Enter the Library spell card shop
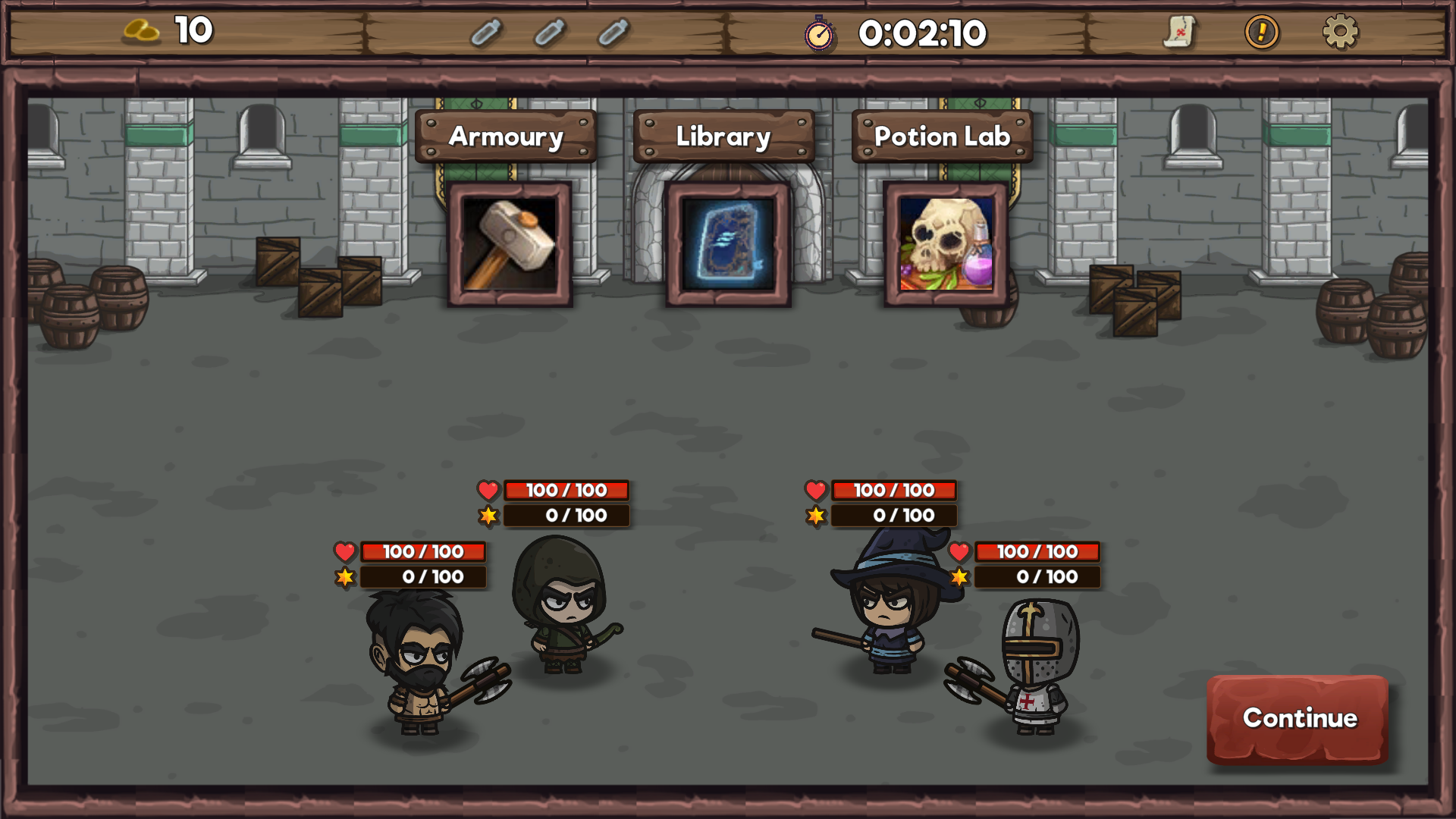The height and width of the screenshot is (819, 1456). click(x=728, y=244)
